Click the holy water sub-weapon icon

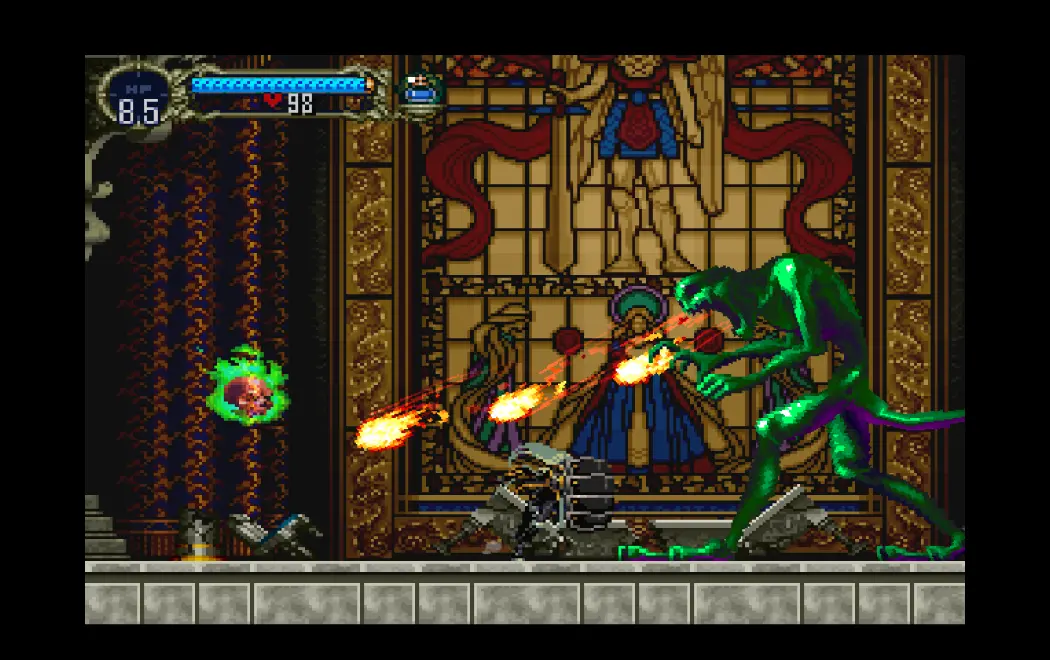(420, 91)
